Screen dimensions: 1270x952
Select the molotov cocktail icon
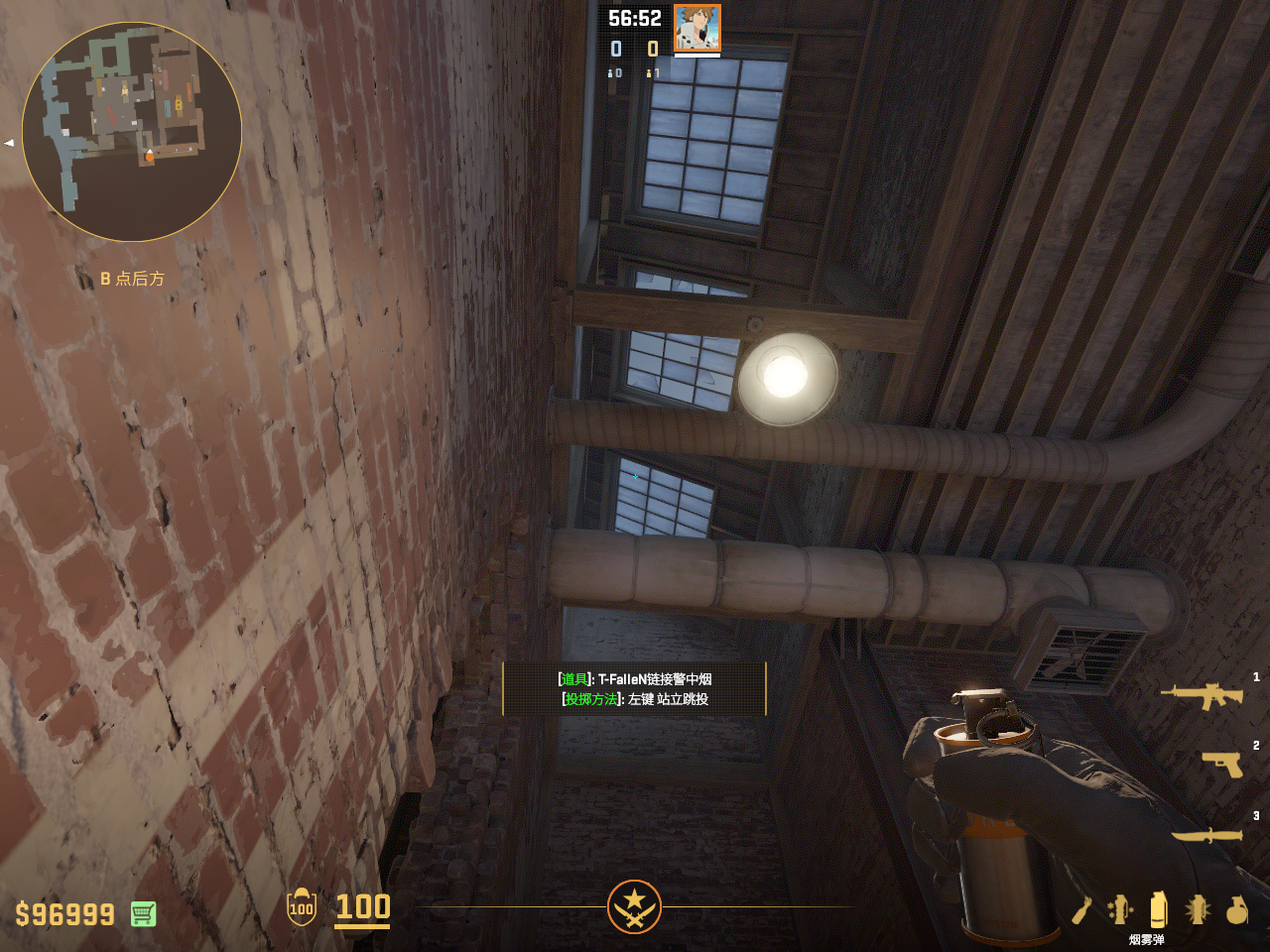click(x=1081, y=909)
